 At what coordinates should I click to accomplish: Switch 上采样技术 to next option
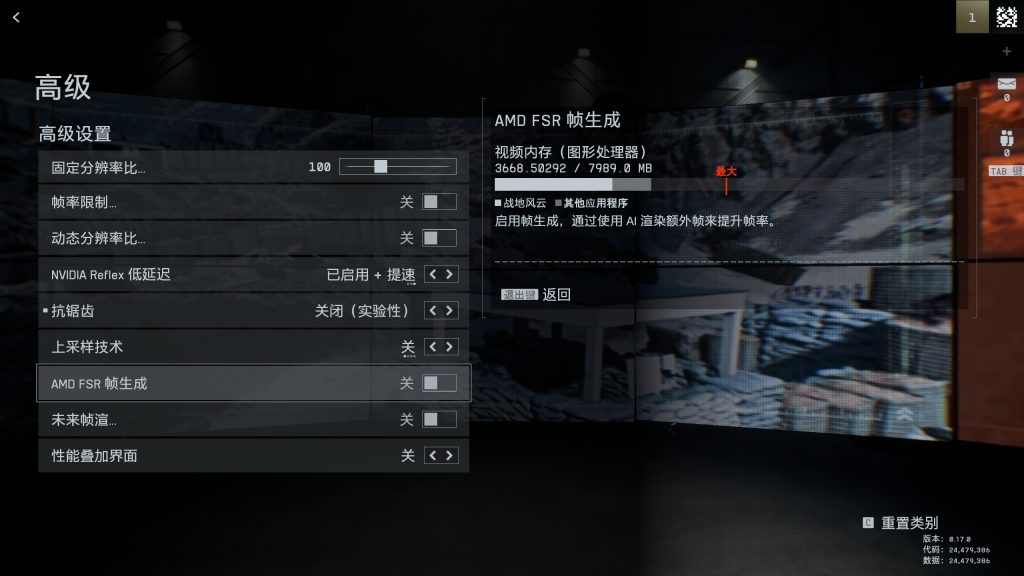(451, 347)
